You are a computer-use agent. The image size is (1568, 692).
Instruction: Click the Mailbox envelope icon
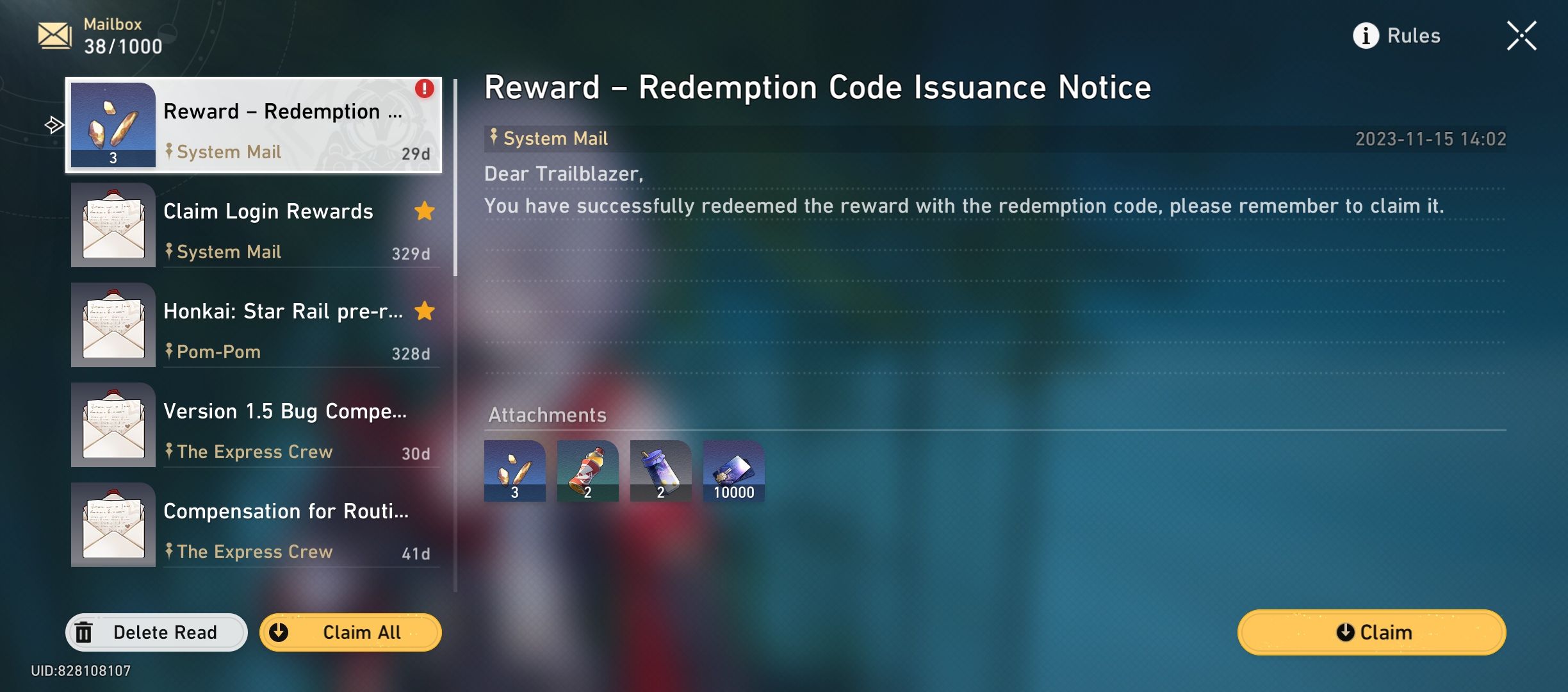point(55,35)
